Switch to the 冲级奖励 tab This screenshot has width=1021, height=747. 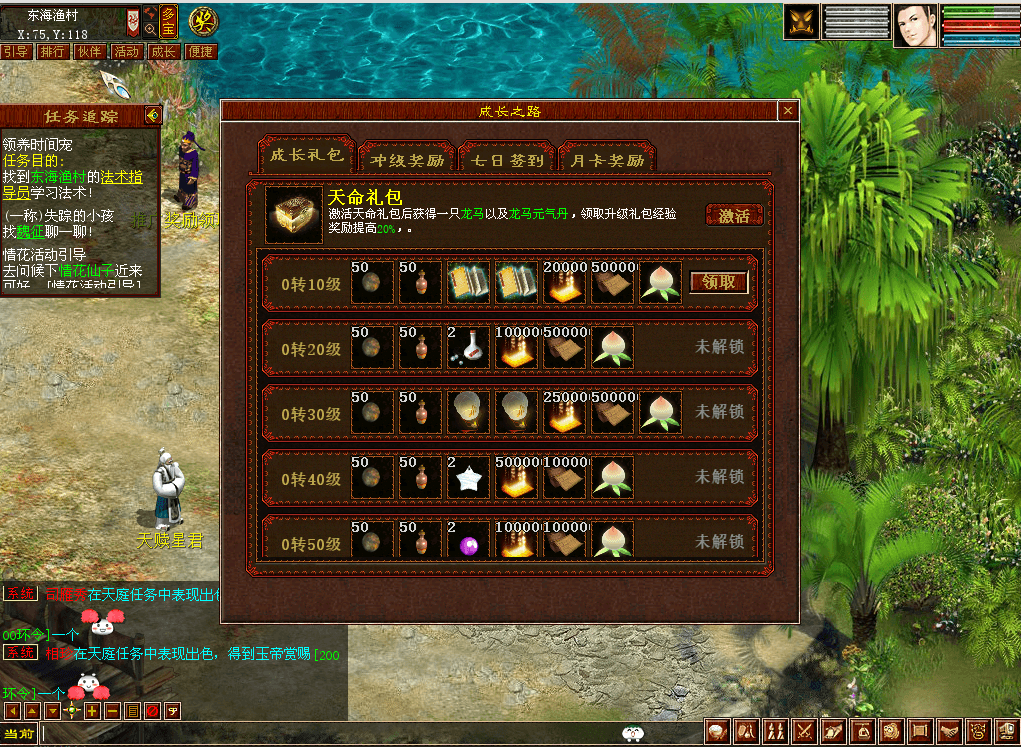click(407, 159)
